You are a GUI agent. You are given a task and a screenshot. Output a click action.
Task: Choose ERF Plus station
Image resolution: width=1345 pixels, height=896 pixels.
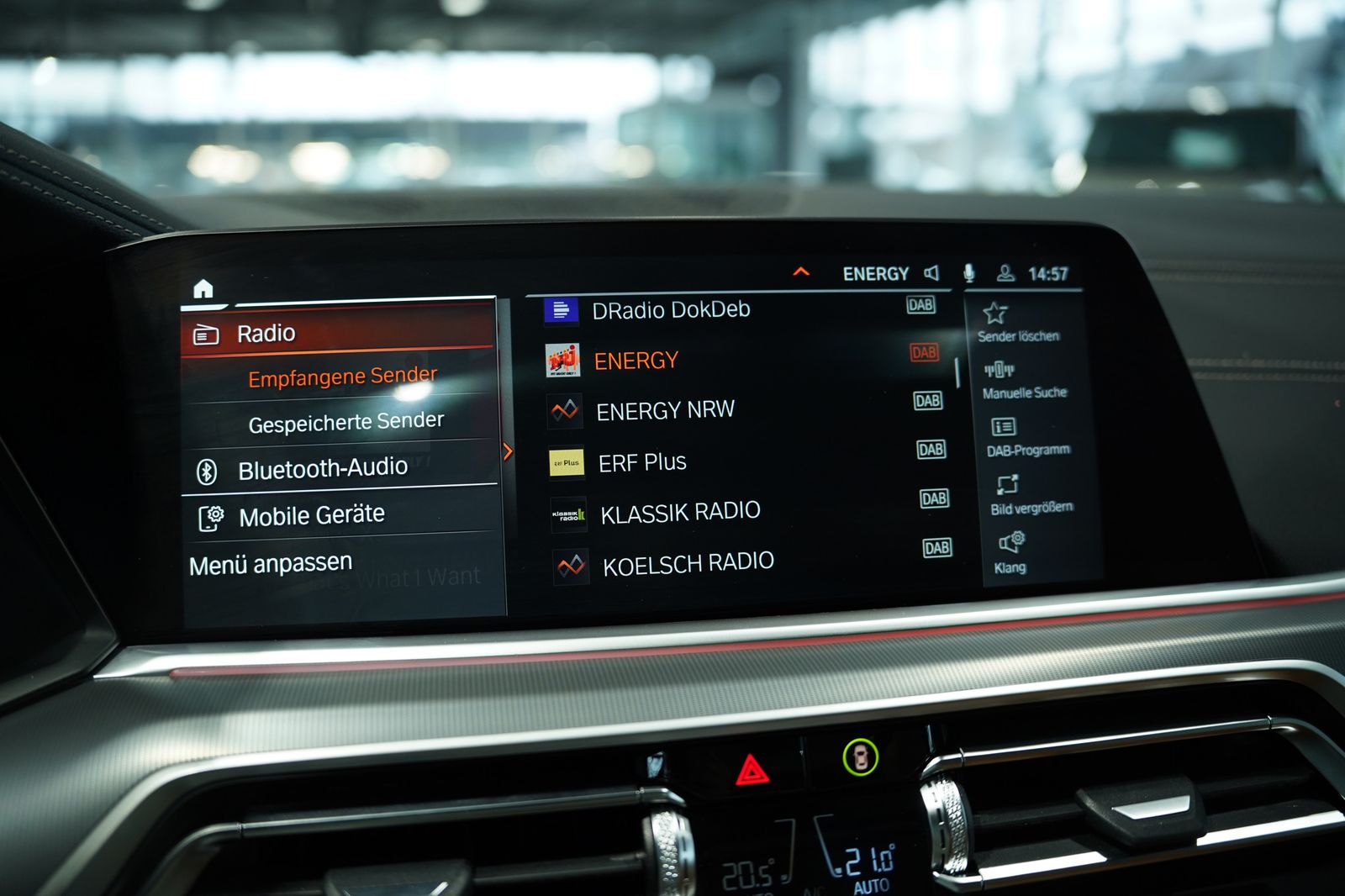coord(642,462)
